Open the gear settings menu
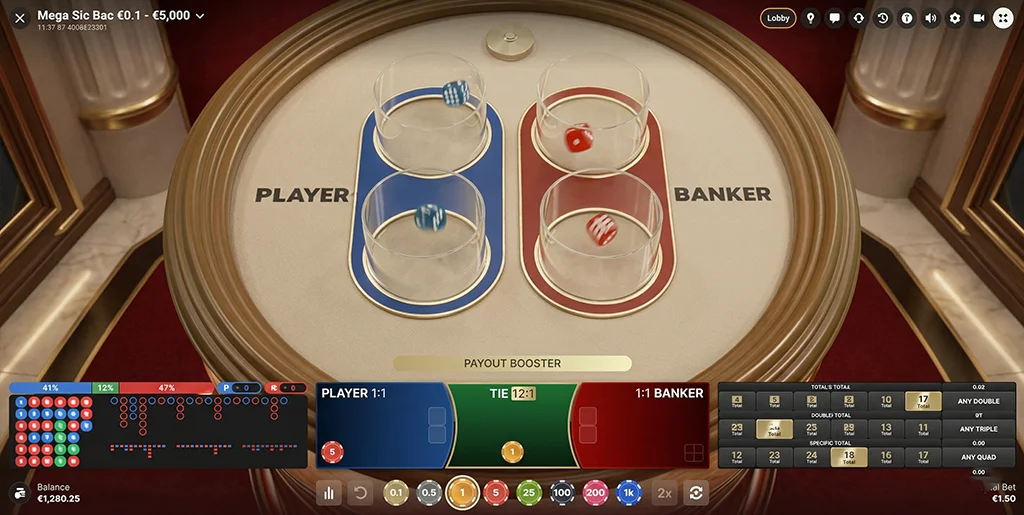The height and width of the screenshot is (515, 1024). [x=955, y=18]
